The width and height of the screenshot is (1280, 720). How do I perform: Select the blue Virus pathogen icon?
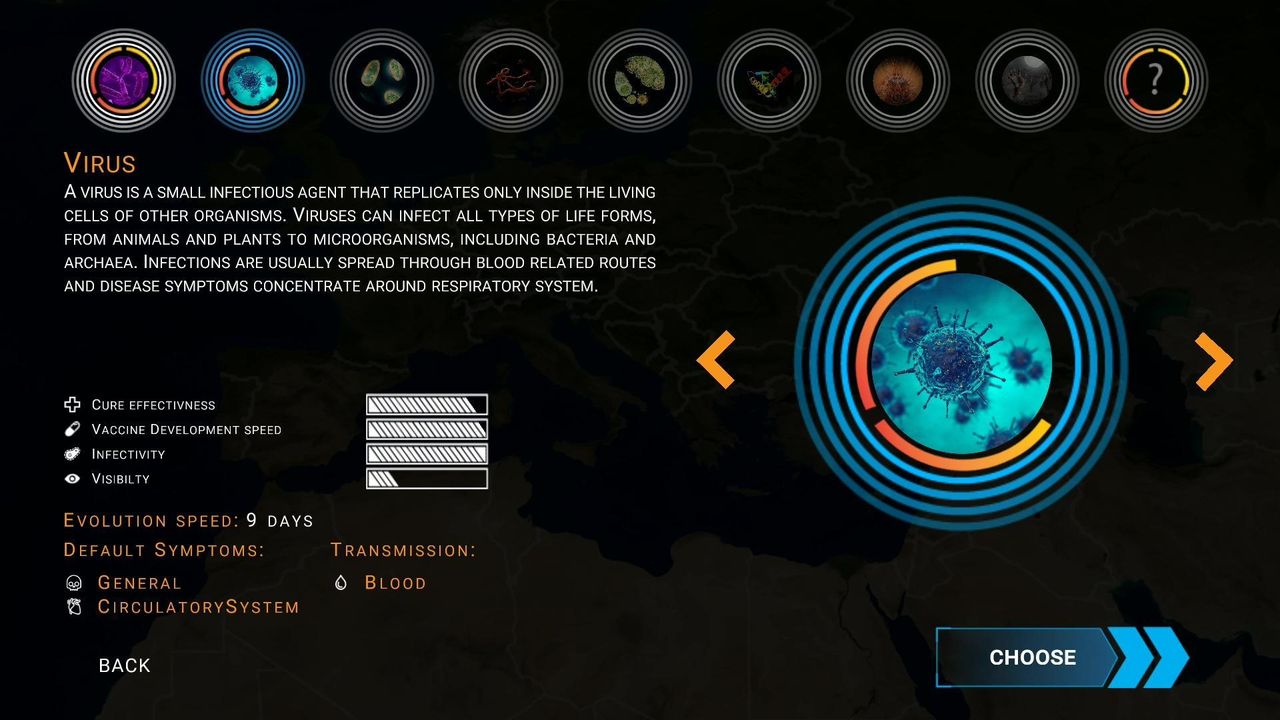click(x=252, y=80)
